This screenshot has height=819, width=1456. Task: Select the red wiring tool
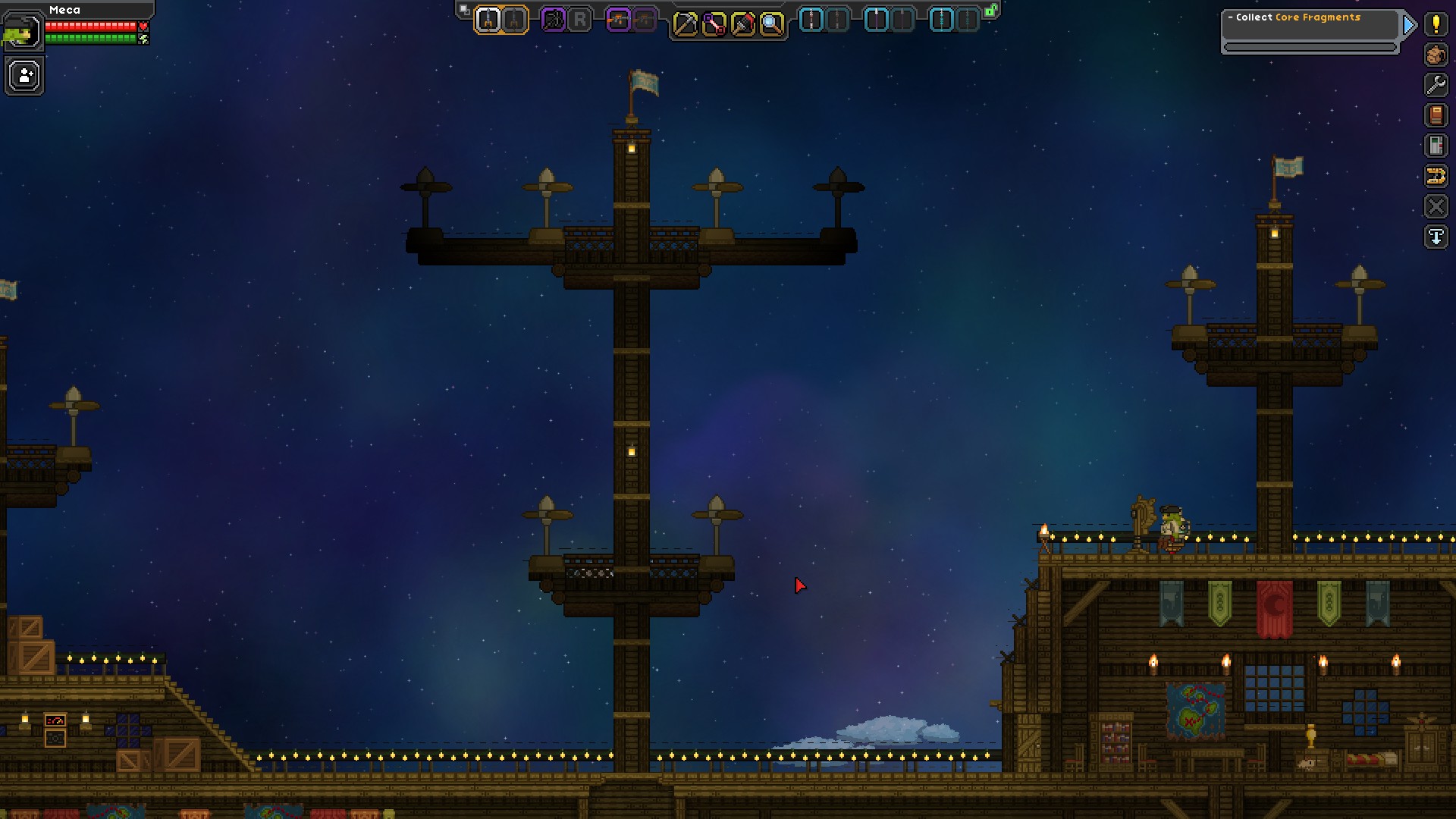click(714, 24)
